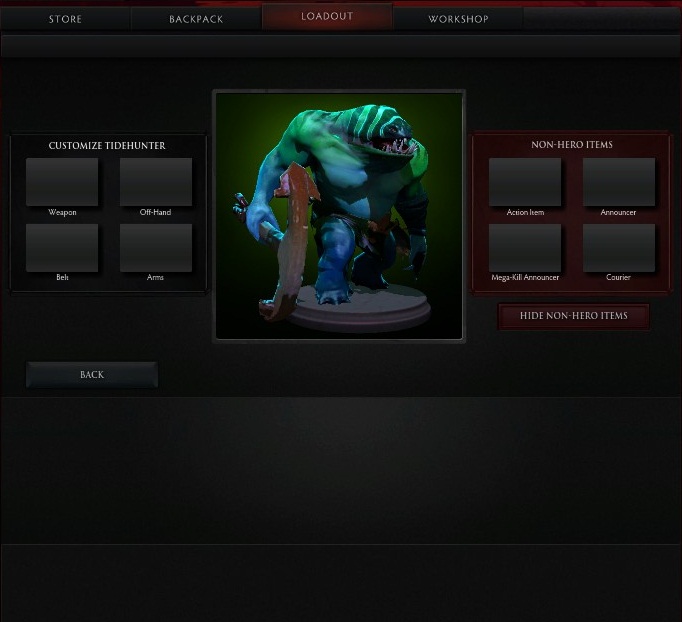
Task: Open the Store tab
Action: coord(65,19)
